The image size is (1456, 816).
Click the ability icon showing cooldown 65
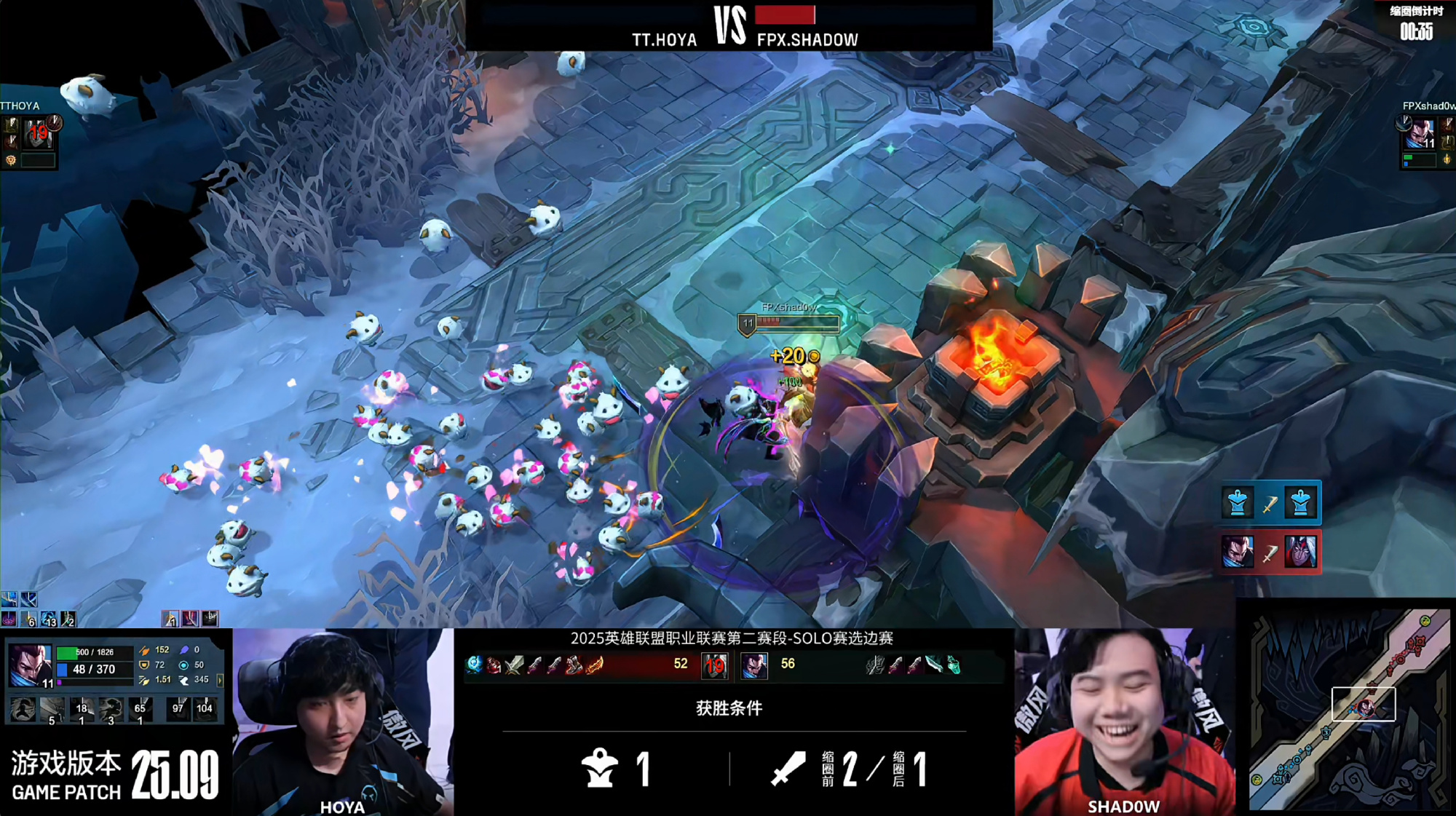coord(140,710)
